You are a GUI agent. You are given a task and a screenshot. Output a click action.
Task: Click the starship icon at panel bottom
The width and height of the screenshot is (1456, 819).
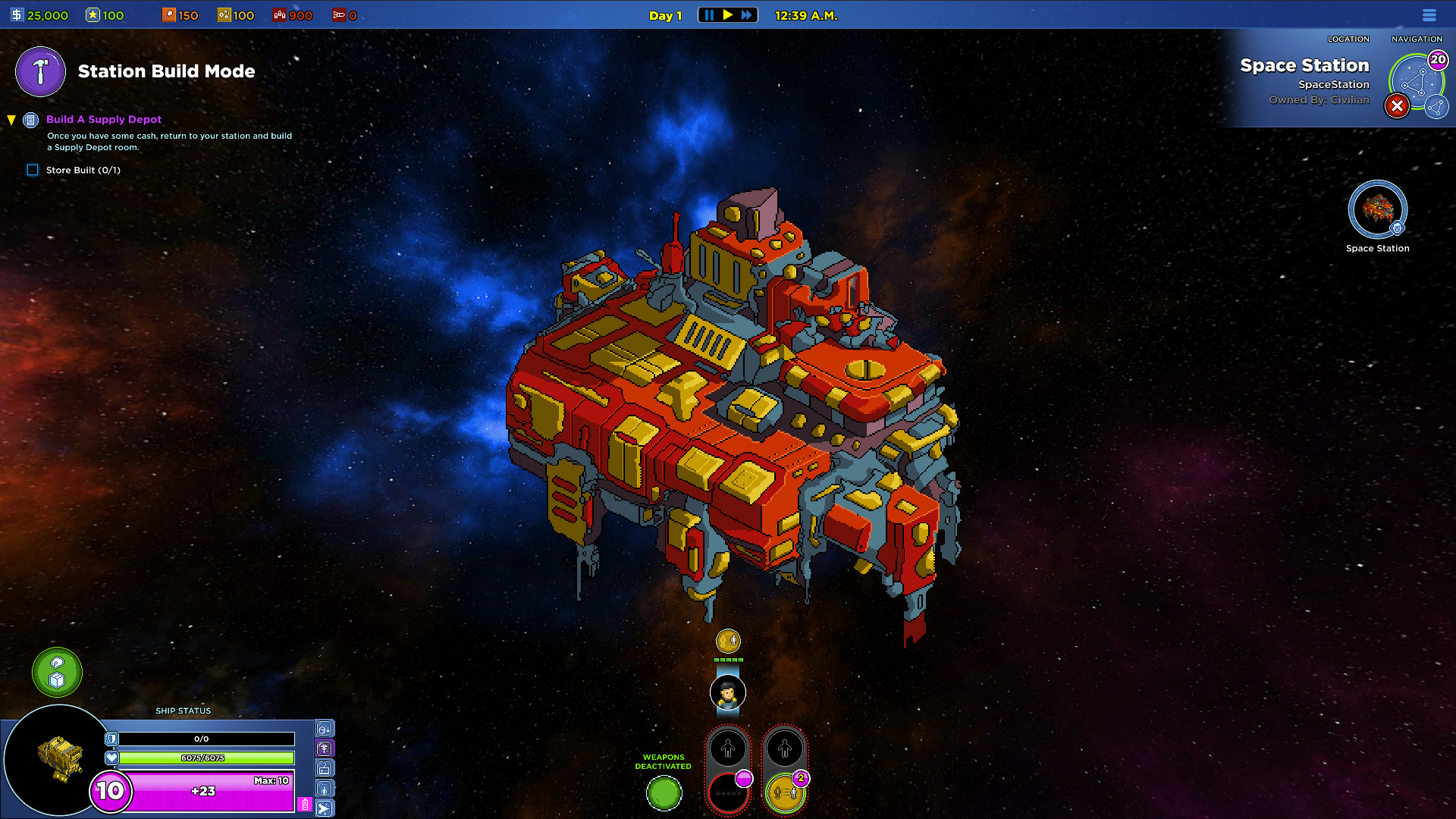tap(325, 808)
